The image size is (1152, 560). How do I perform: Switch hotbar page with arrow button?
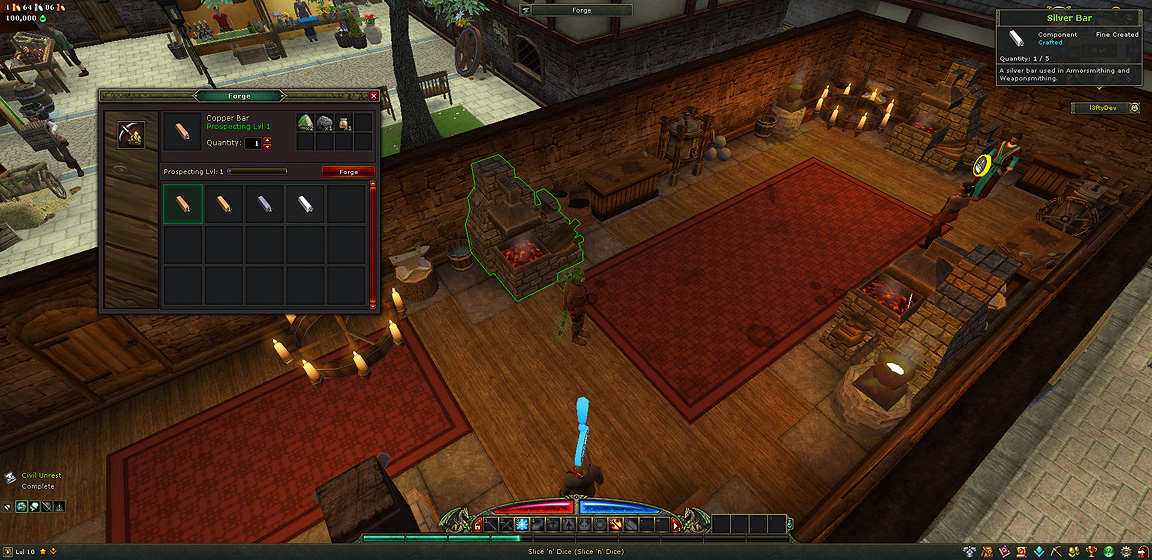(x=676, y=524)
